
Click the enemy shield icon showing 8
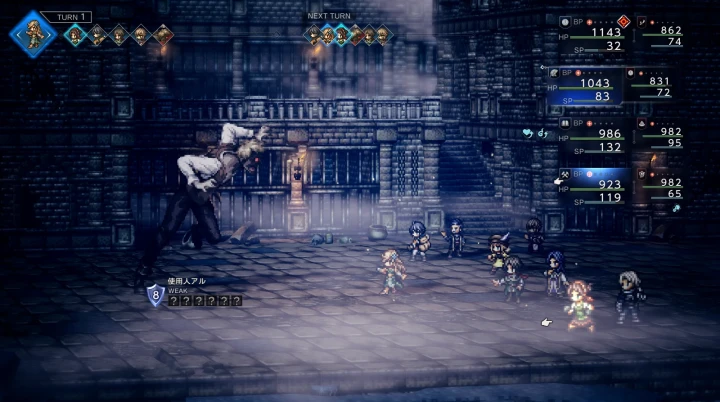point(155,295)
